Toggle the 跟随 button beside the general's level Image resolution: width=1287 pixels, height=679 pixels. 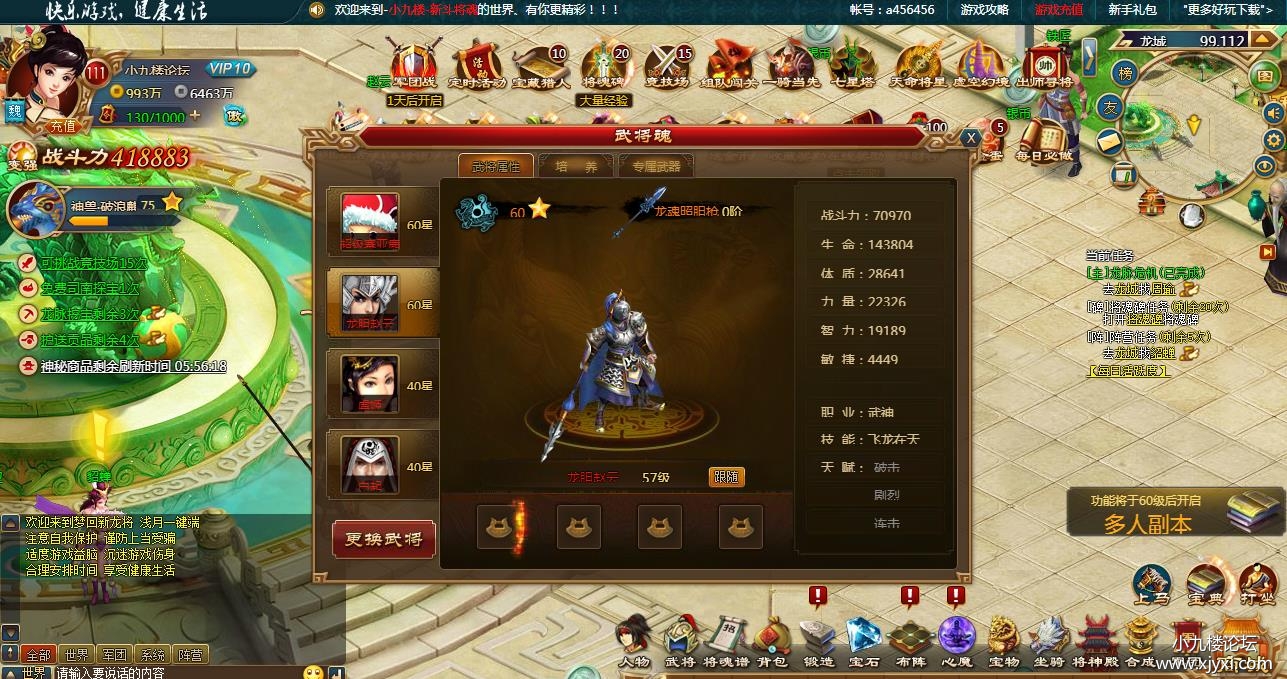[x=726, y=477]
